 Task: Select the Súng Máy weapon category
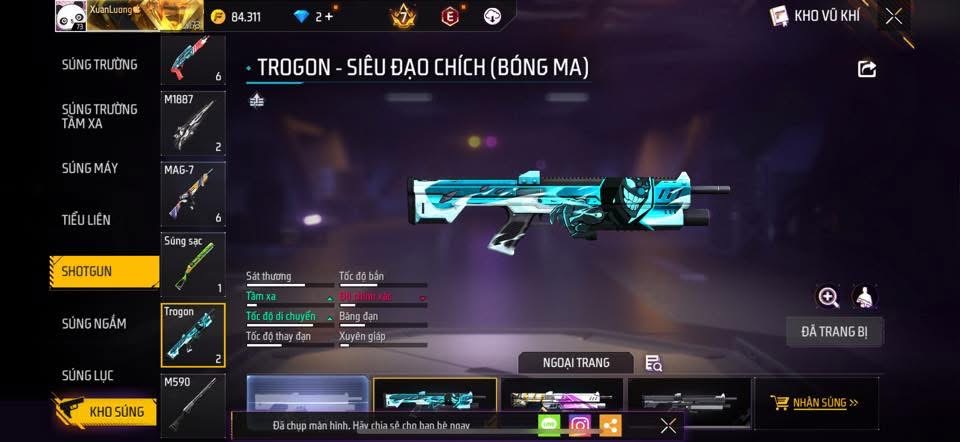tap(90, 168)
